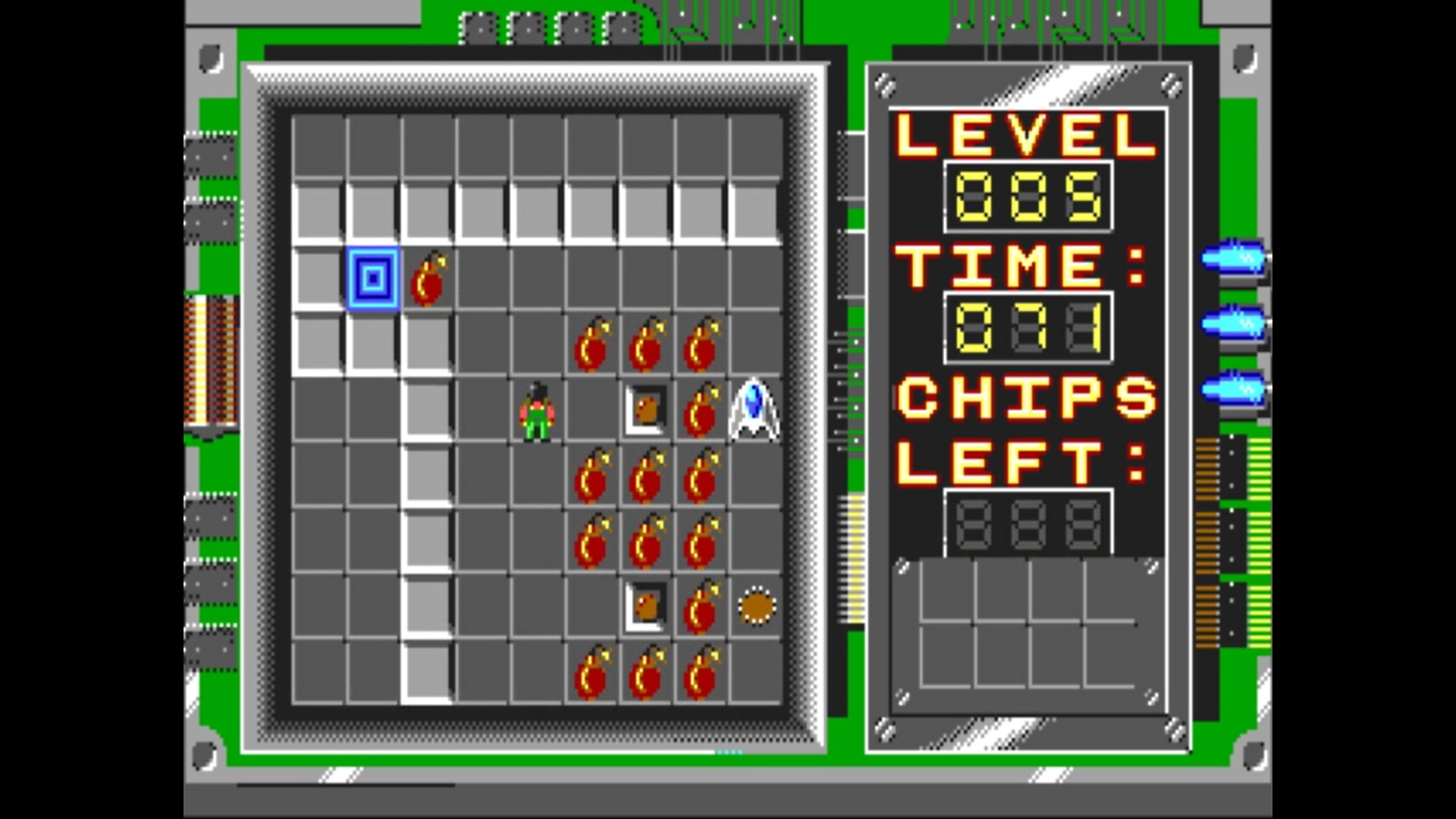Click the round brown dirt ball tile
The image size is (1456, 819).
(755, 604)
